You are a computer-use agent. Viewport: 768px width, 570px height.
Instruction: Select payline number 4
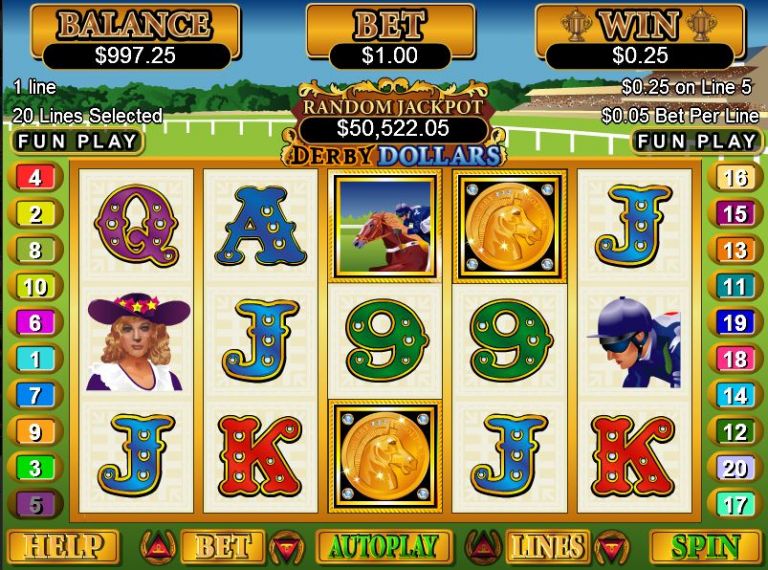35,179
